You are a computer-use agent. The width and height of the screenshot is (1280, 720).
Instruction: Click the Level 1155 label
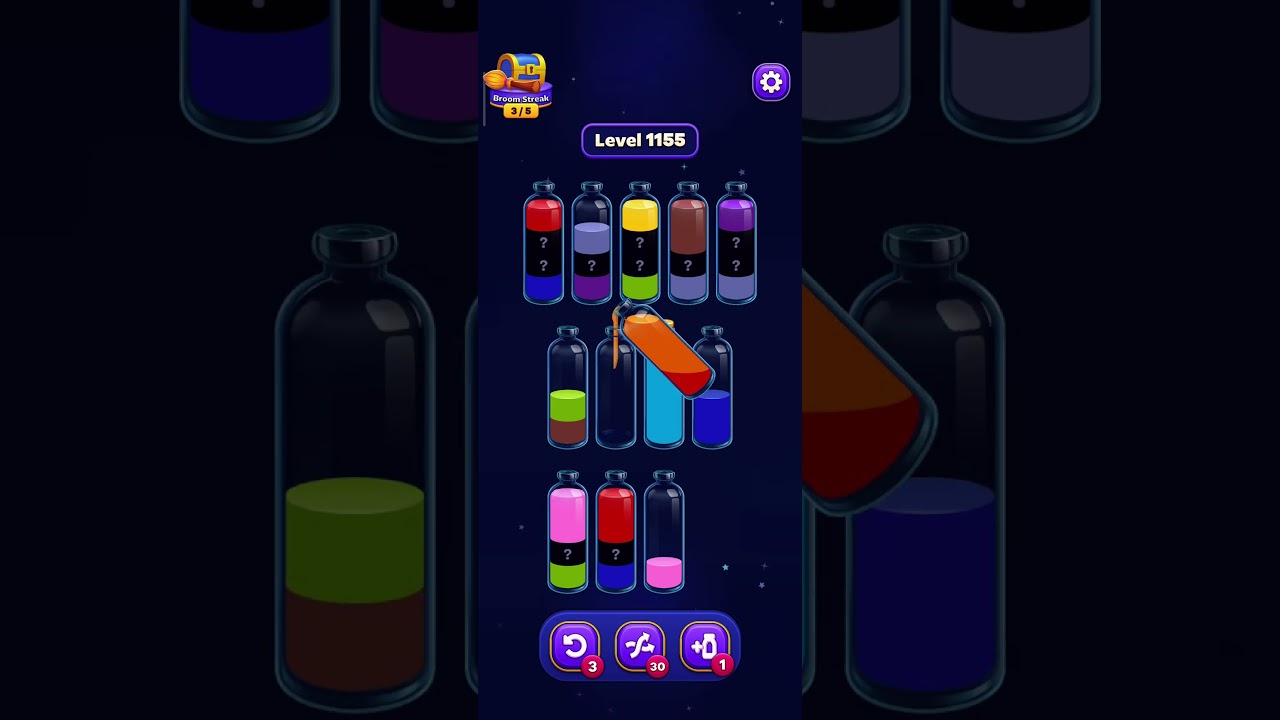(640, 140)
